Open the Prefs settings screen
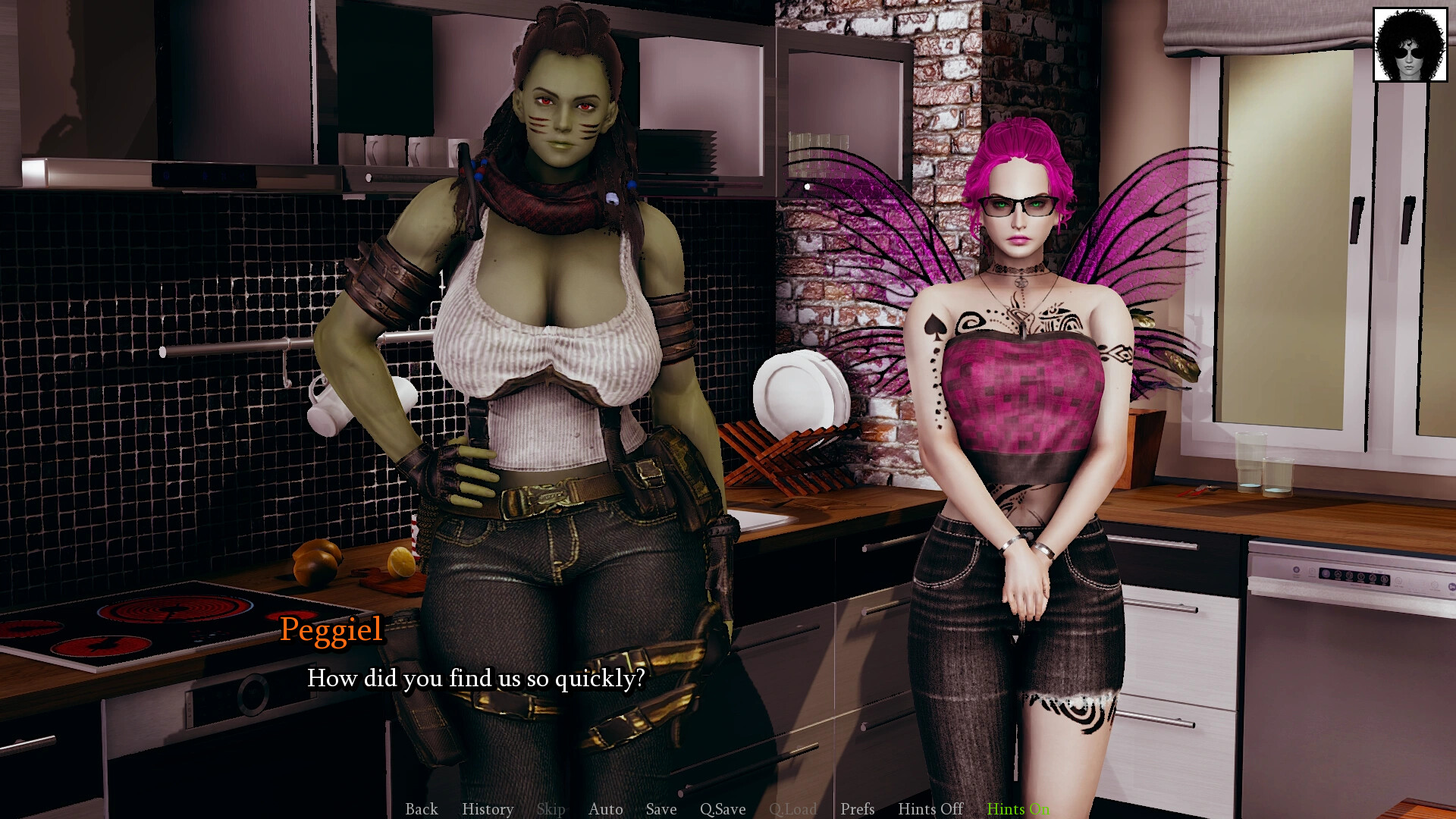Image resolution: width=1456 pixels, height=819 pixels. point(857,809)
